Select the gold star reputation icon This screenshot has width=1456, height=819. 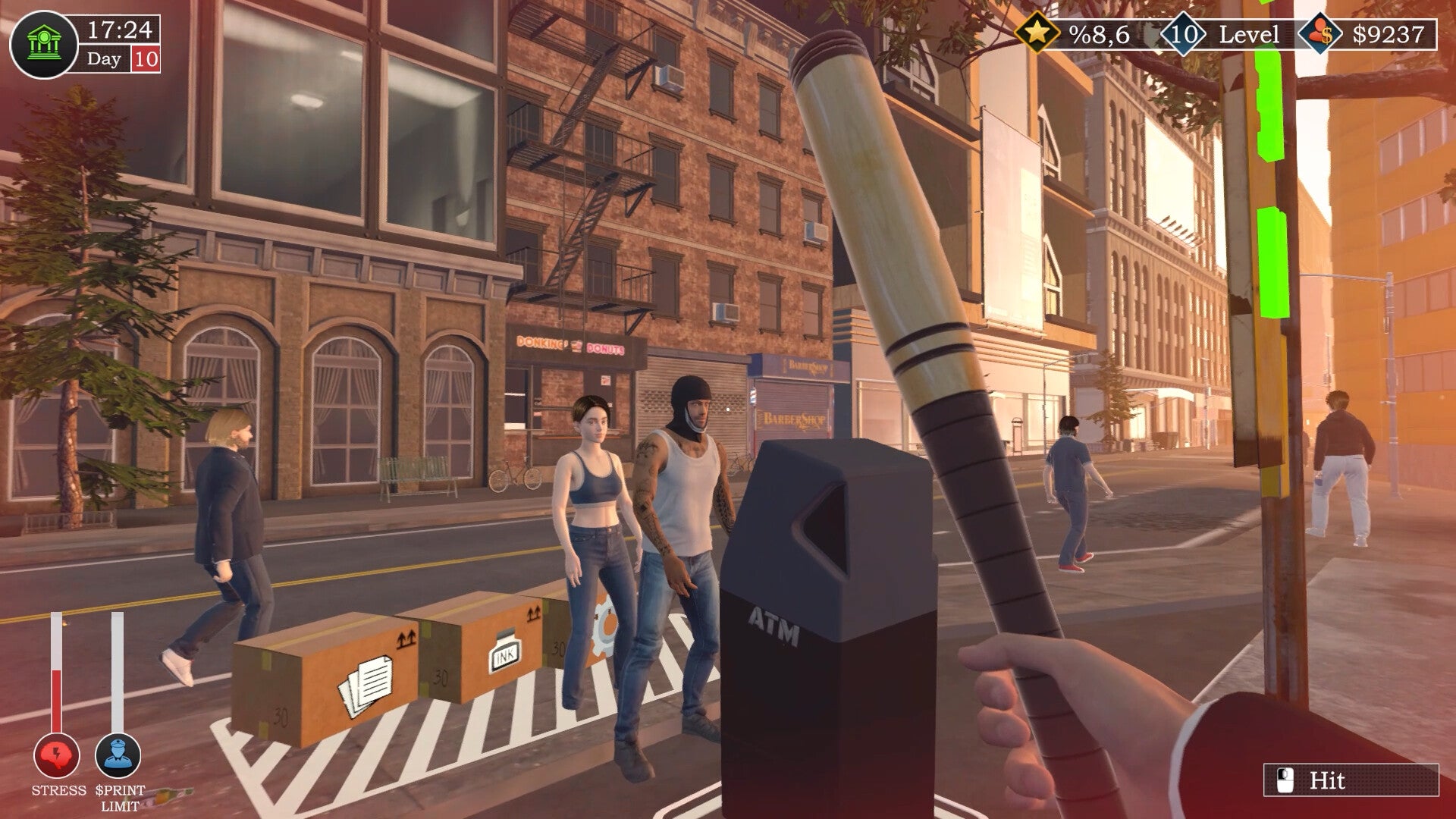pos(1037,33)
